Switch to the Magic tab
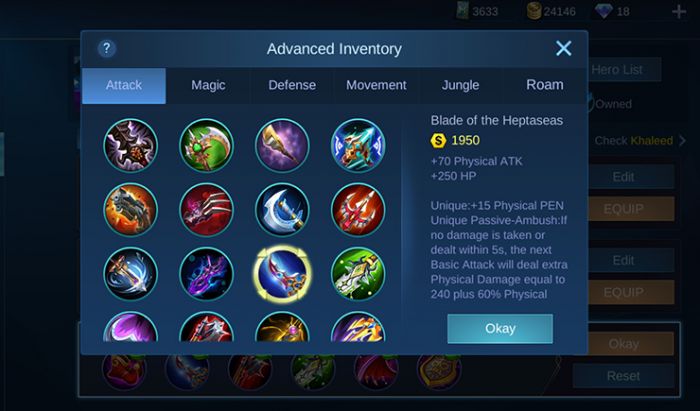 (x=208, y=85)
